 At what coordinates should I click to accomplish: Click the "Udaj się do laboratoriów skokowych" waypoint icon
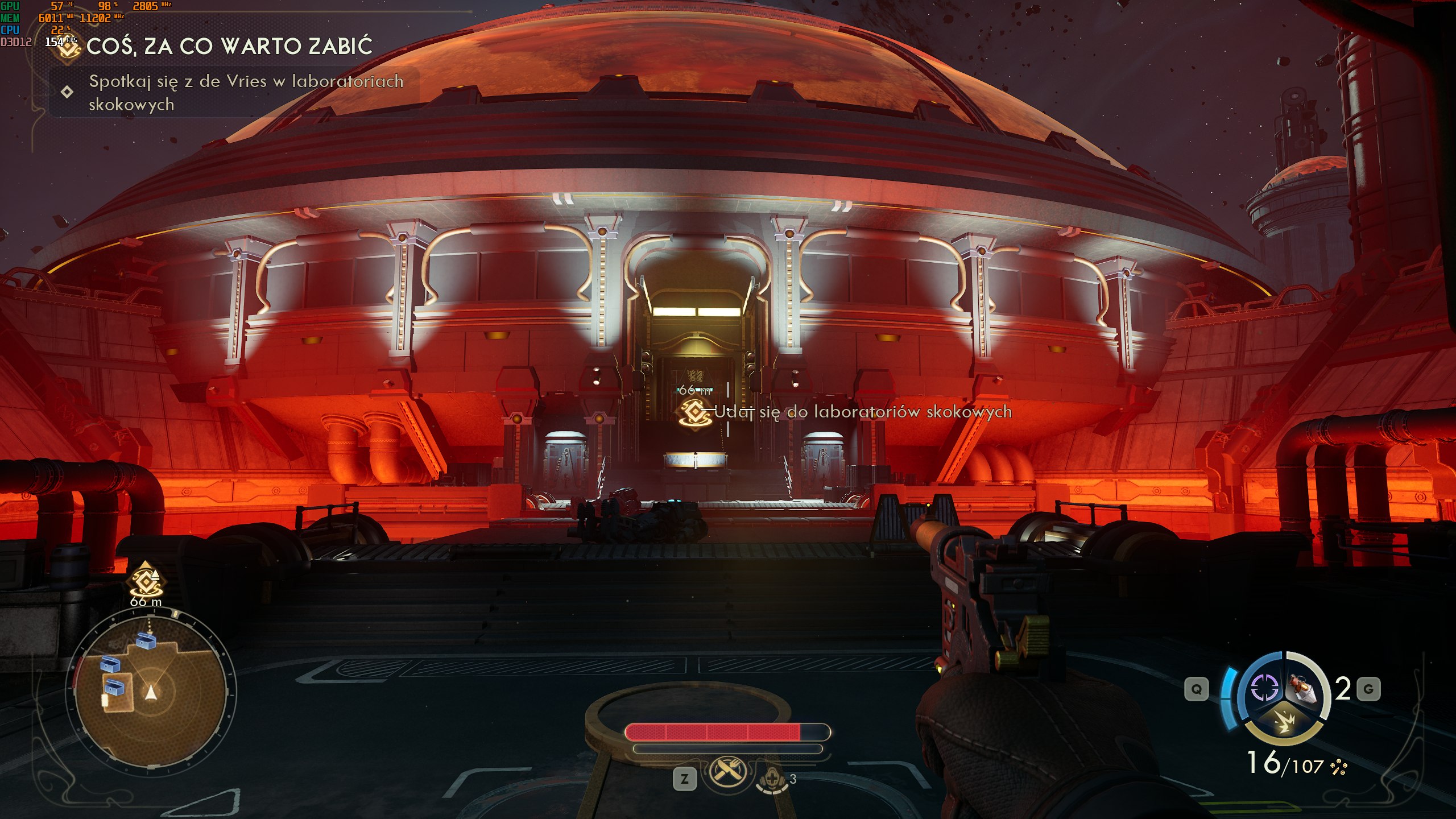click(694, 411)
